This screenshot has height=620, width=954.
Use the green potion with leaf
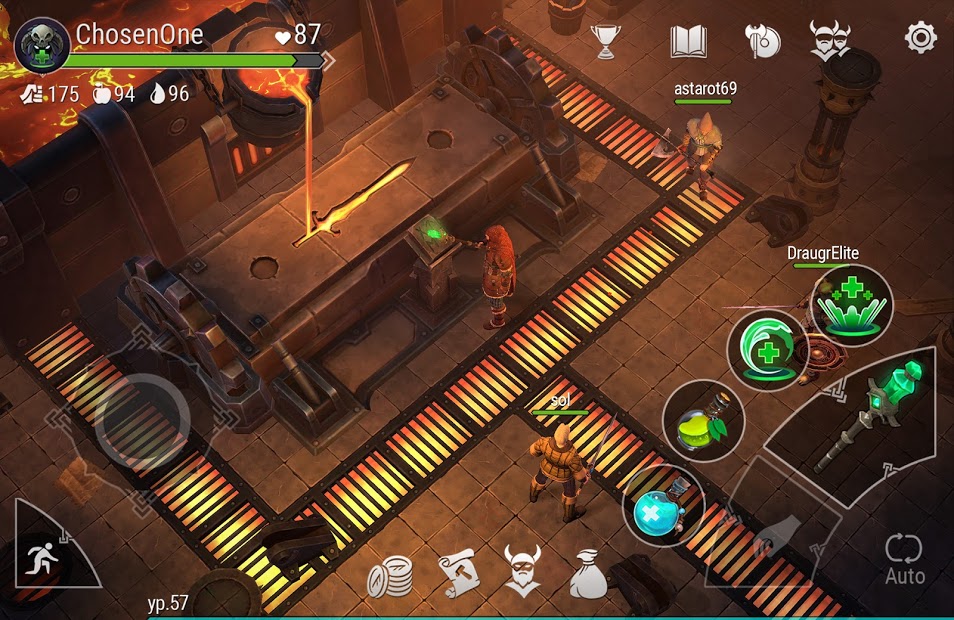[703, 421]
